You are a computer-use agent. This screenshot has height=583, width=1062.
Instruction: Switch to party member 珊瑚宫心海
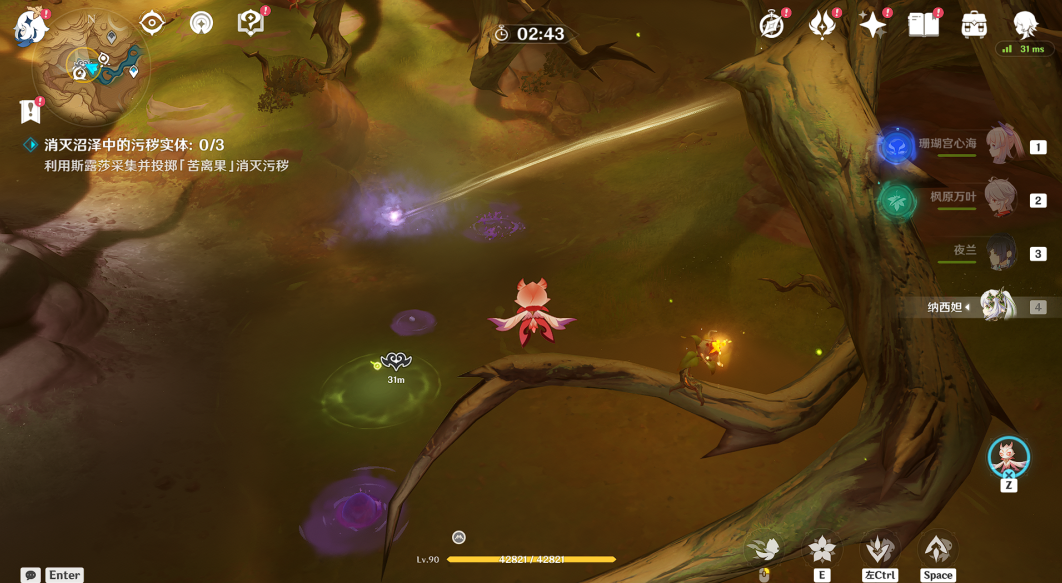click(x=1000, y=146)
